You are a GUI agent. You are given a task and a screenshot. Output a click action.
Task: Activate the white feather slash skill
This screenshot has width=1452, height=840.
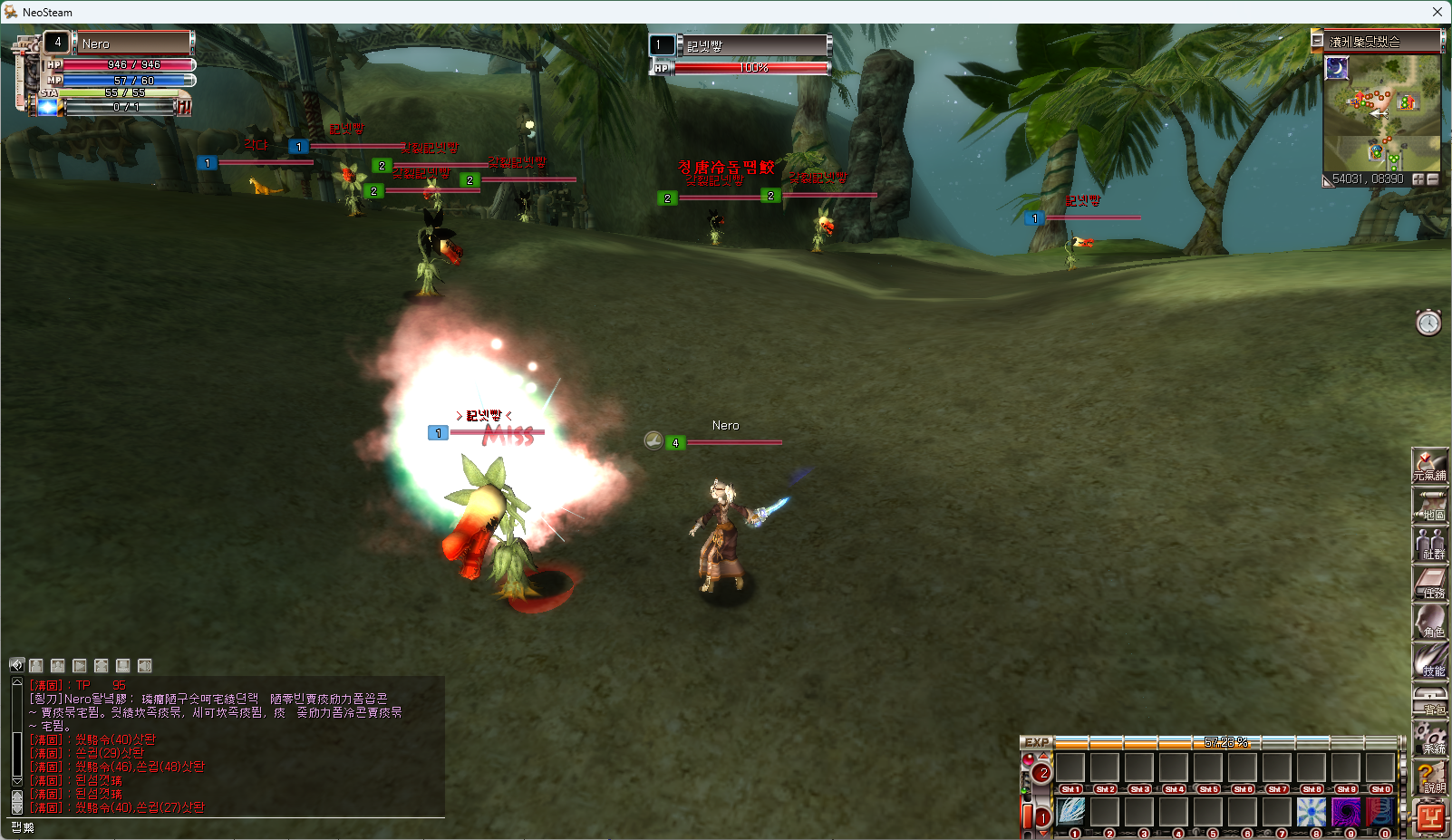click(x=1070, y=812)
